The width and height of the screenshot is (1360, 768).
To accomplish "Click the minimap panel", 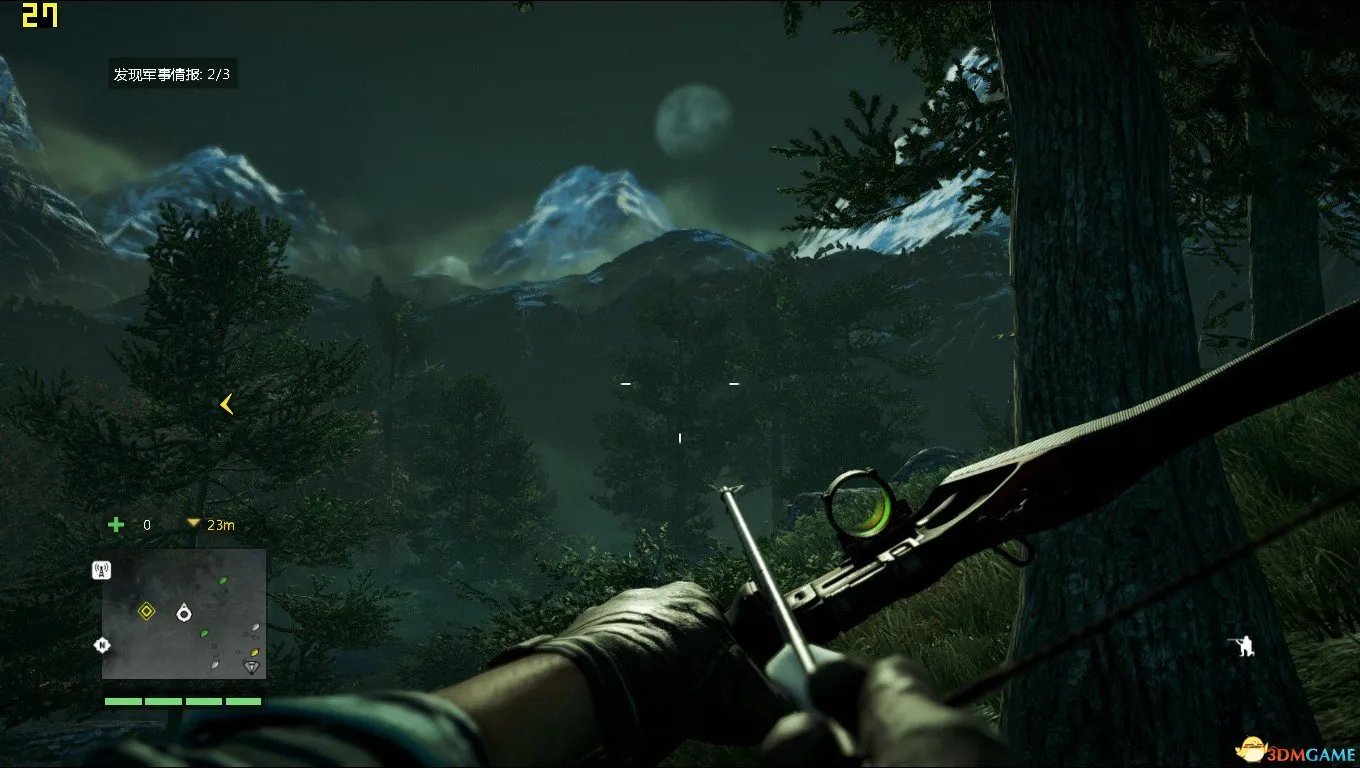I will point(184,614).
